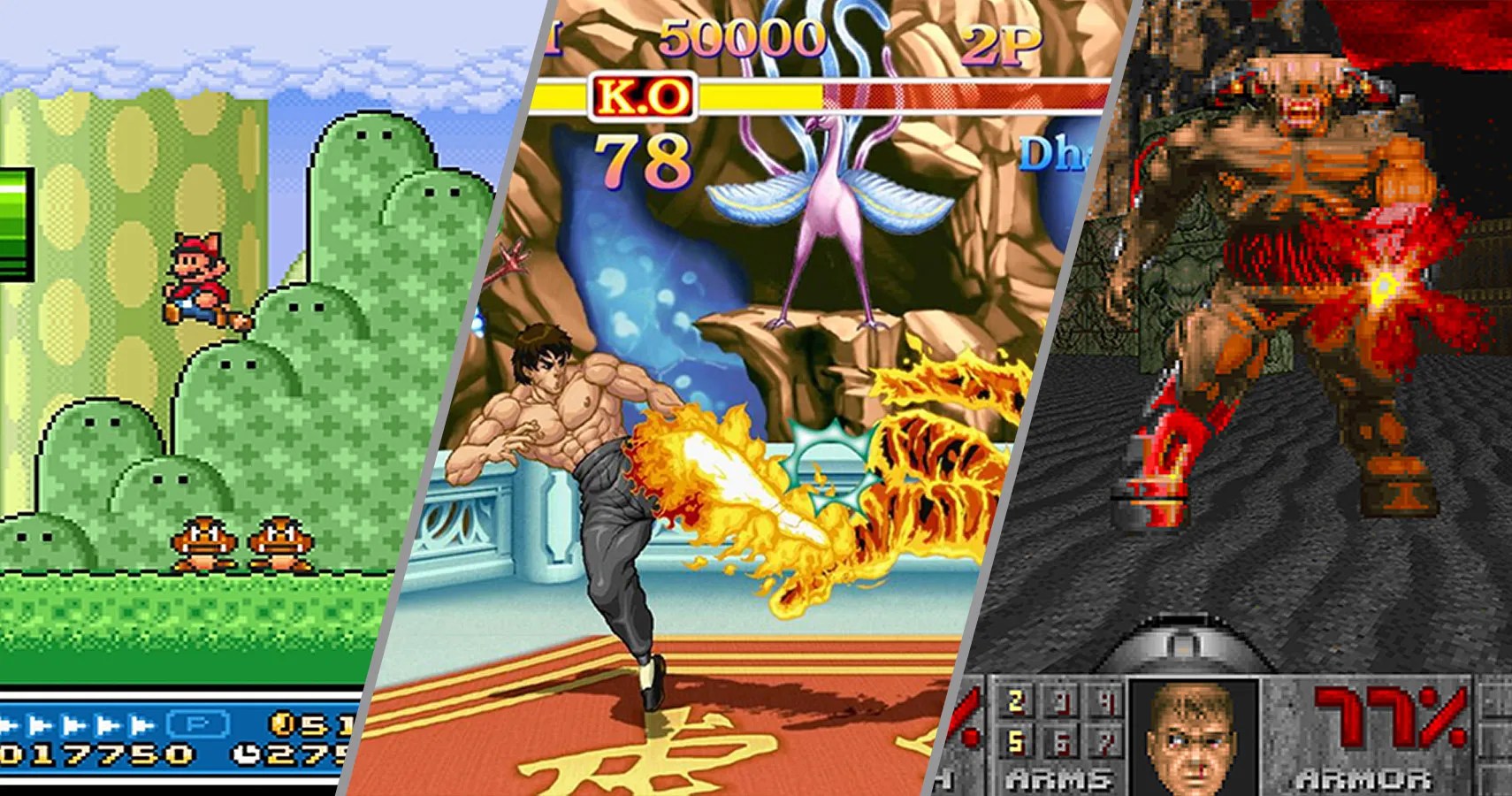Click Doomguy's face in the status bar

[1191, 736]
